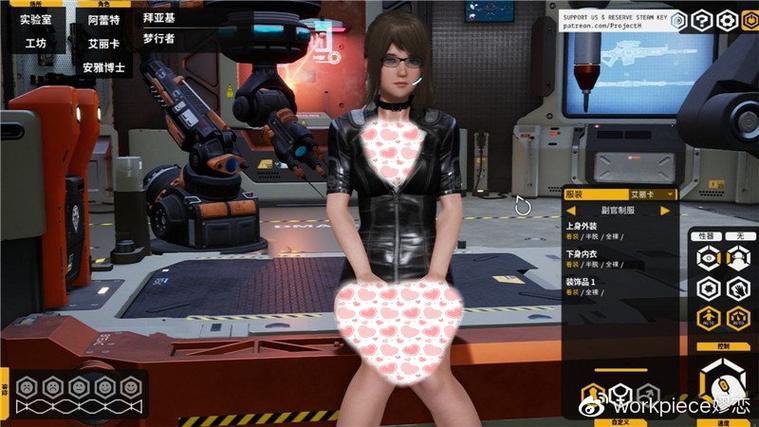Select the 实验室 location

coord(36,19)
